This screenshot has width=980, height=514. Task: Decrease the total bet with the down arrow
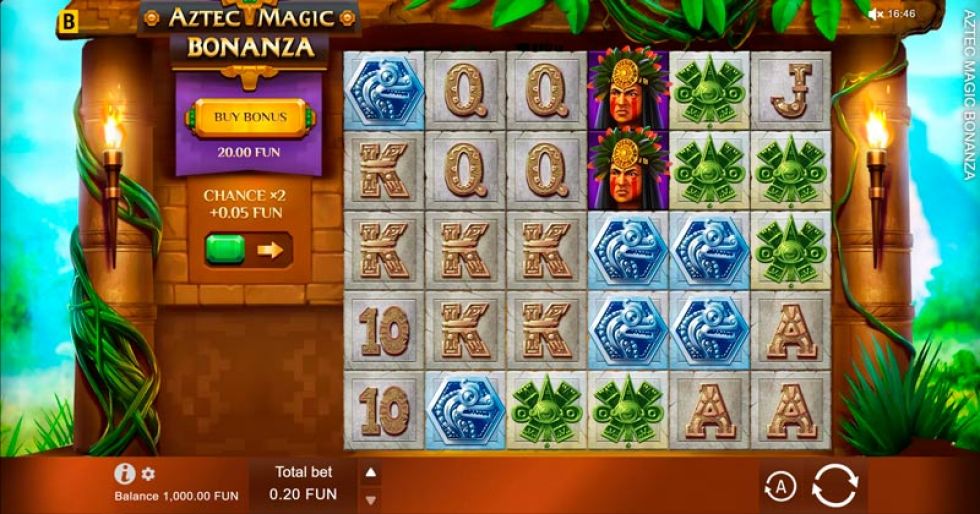(370, 499)
